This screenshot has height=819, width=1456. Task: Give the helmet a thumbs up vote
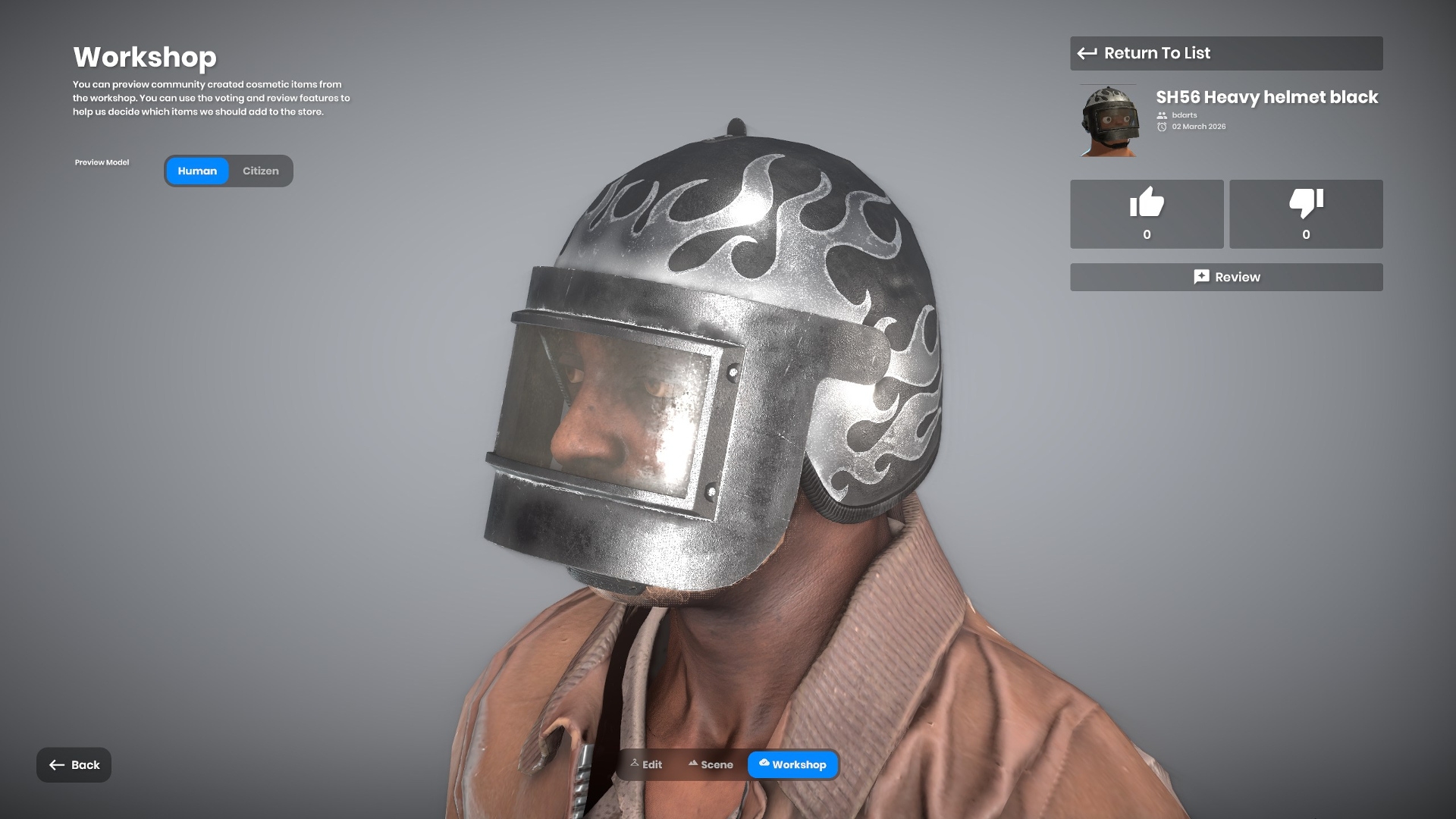coord(1147,214)
